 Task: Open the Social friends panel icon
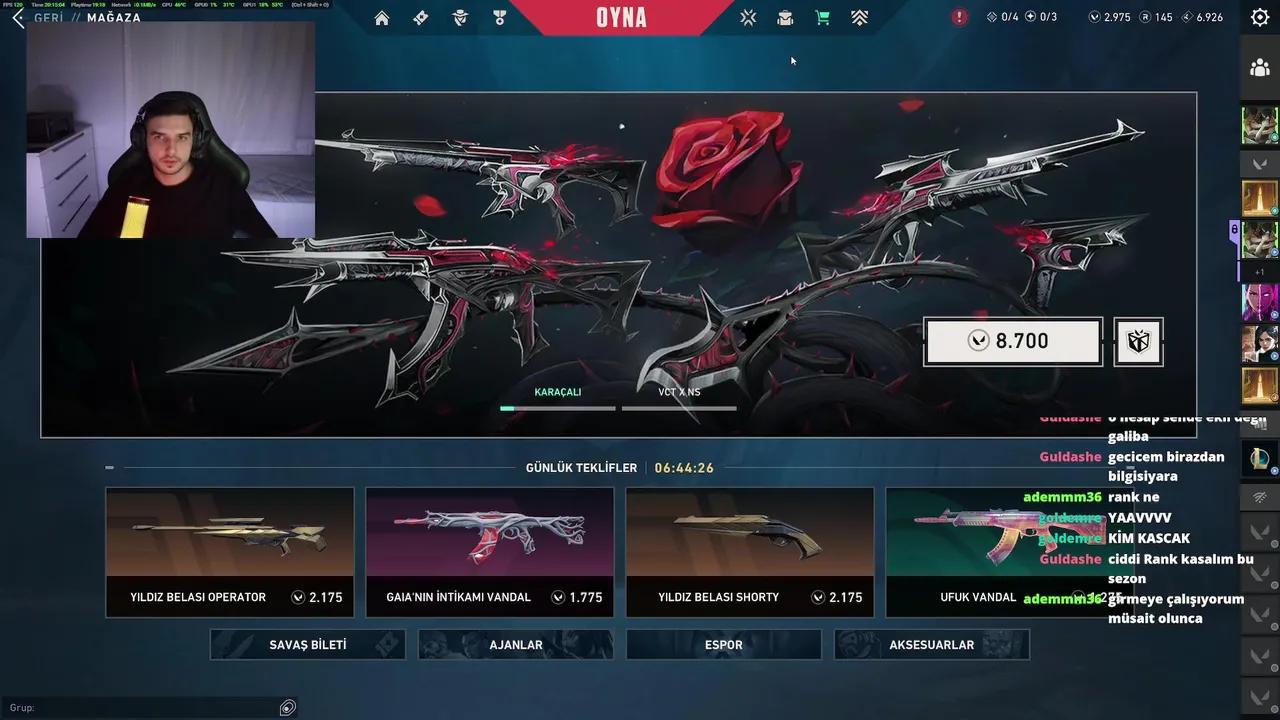(x=1260, y=68)
